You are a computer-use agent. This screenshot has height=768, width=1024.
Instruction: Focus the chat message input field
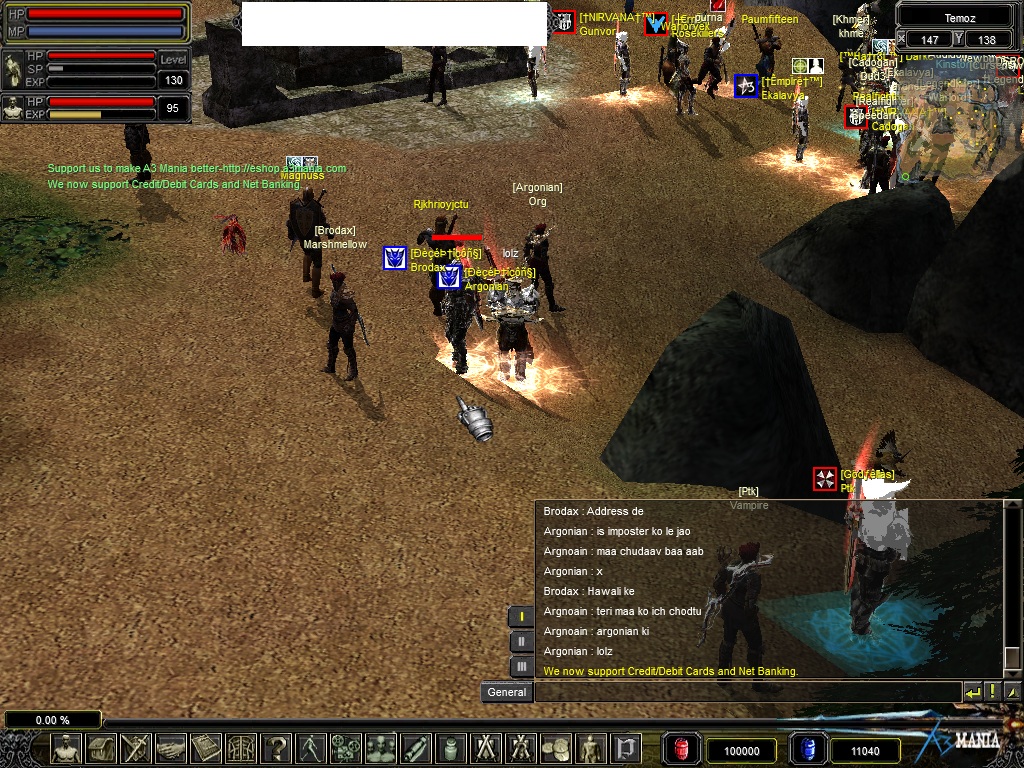pos(747,692)
